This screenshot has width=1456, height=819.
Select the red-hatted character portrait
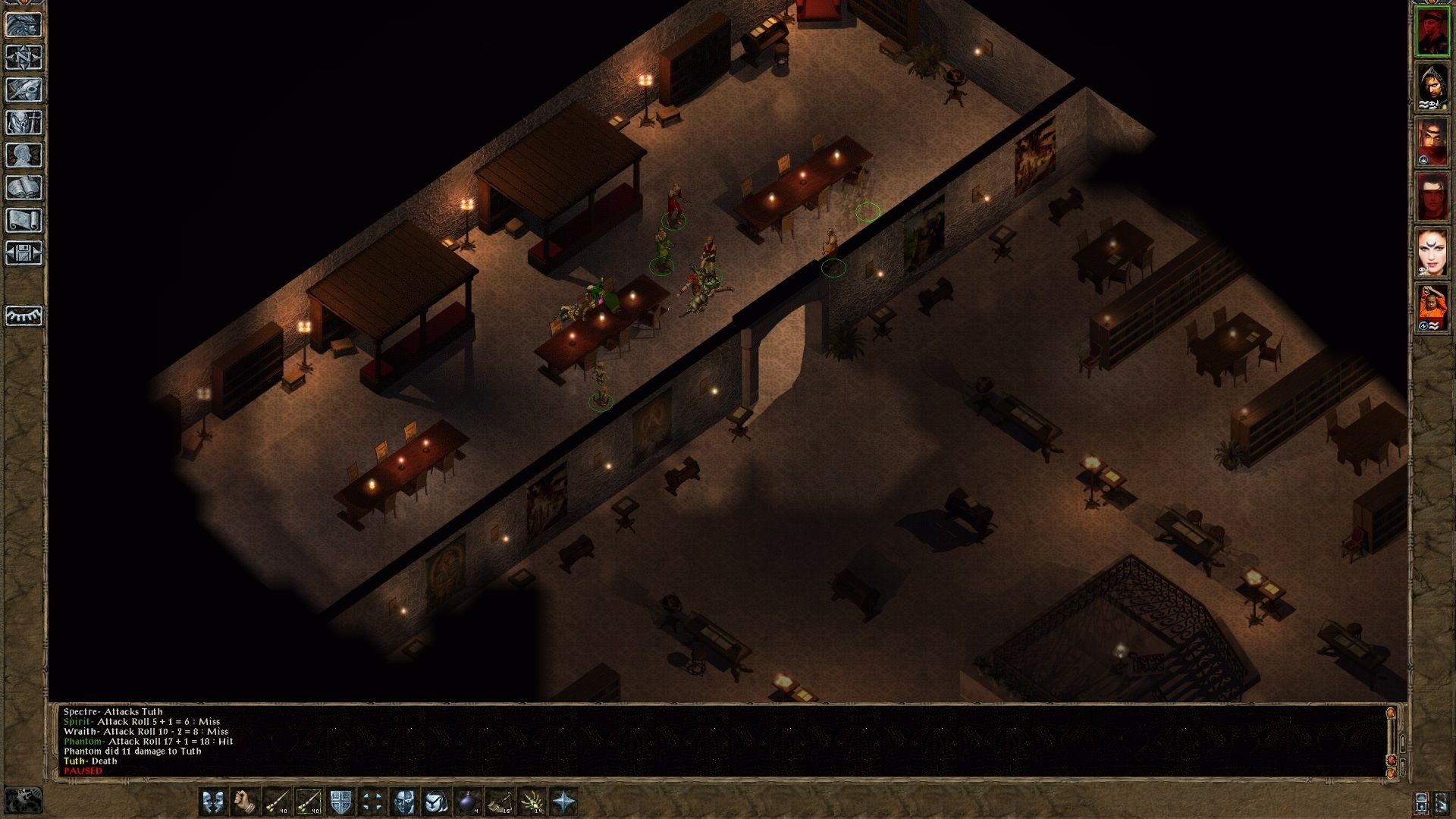click(1432, 30)
